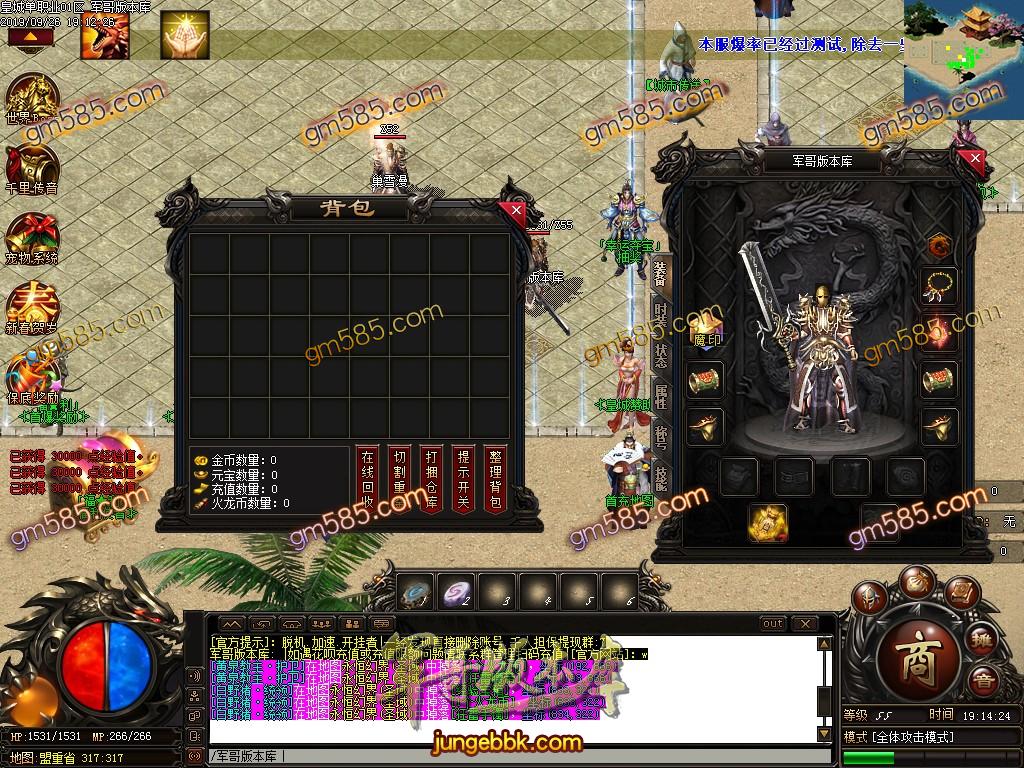Screen dimensions: 1024x768
Task: Toggle the 提示开关 hint switch button
Action: tap(461, 479)
